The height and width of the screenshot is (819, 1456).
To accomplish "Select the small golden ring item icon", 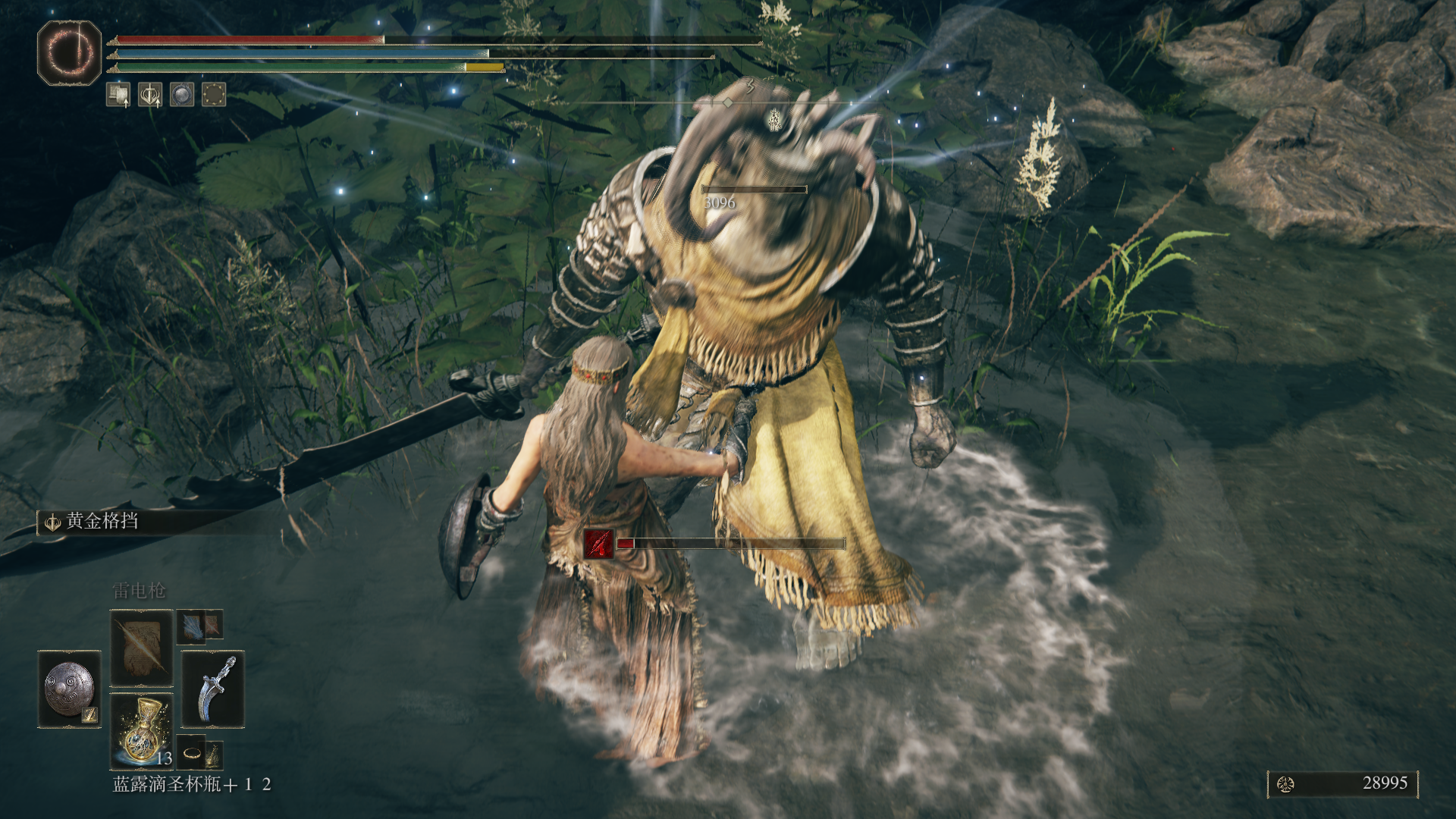I will click(x=192, y=753).
